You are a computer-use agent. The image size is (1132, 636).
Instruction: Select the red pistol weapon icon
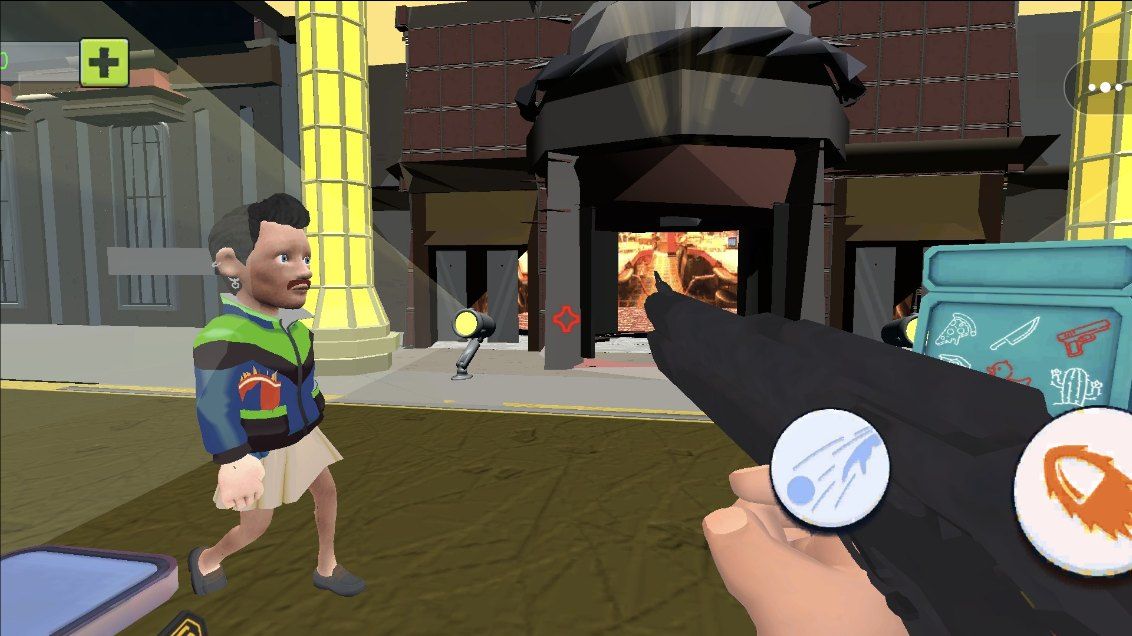coord(1084,336)
